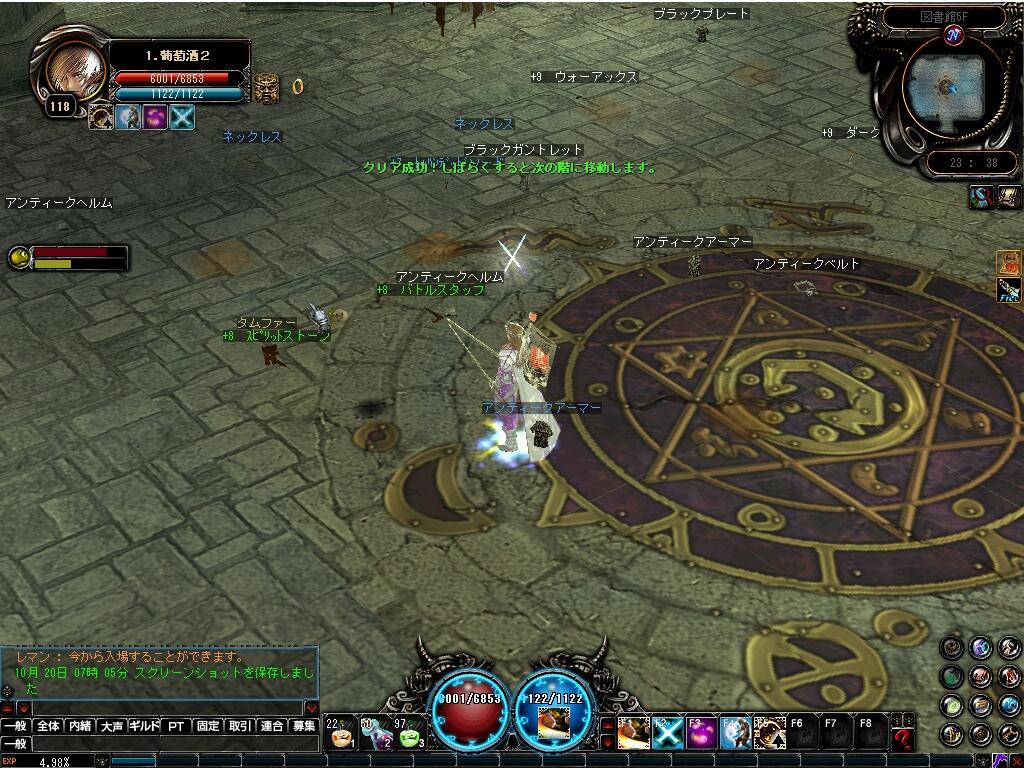Select the crossed swords buff icon under portrait
The image size is (1024, 768).
[x=181, y=117]
